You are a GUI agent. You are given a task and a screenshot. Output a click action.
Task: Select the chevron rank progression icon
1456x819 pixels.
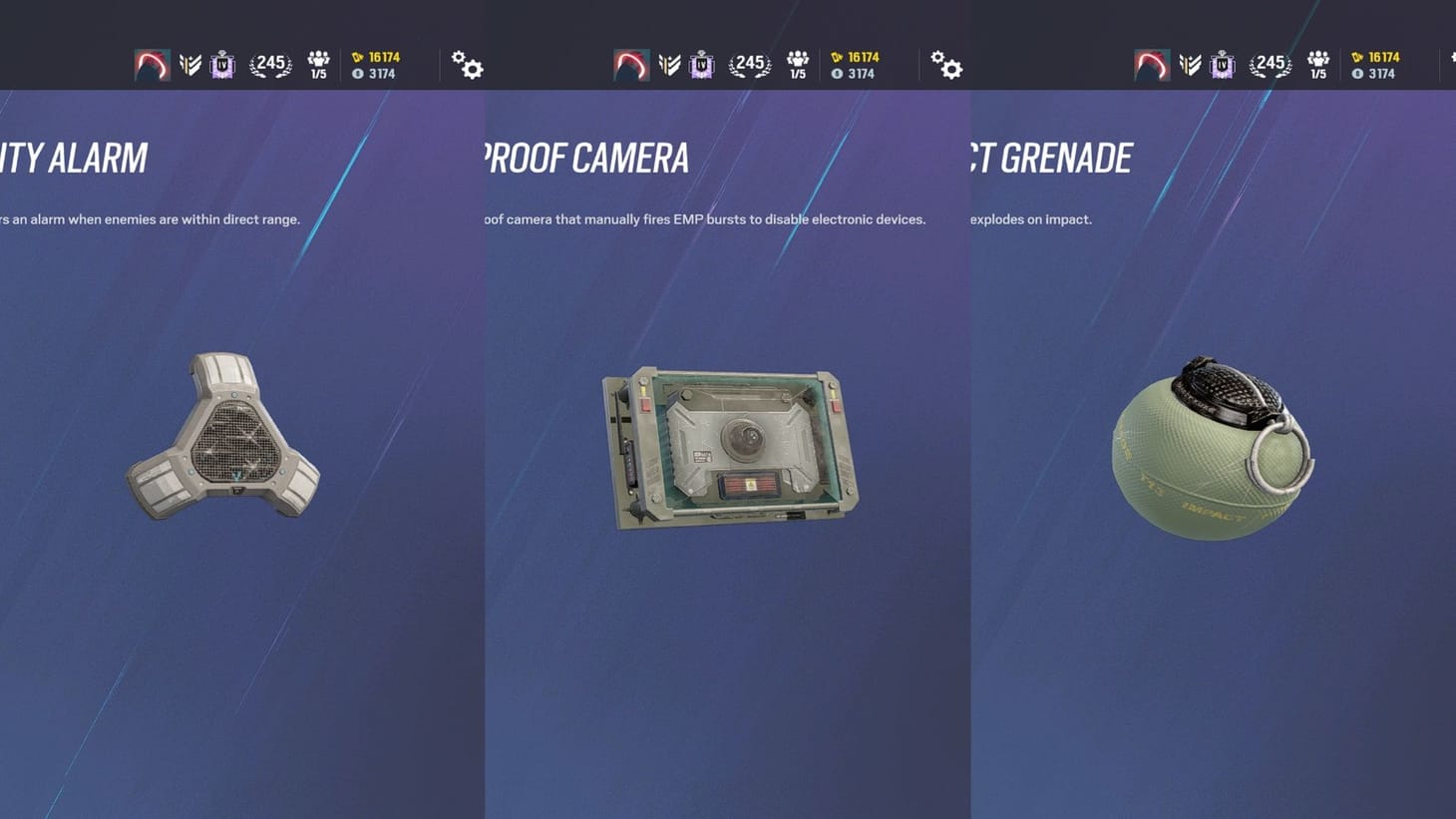coord(189,63)
